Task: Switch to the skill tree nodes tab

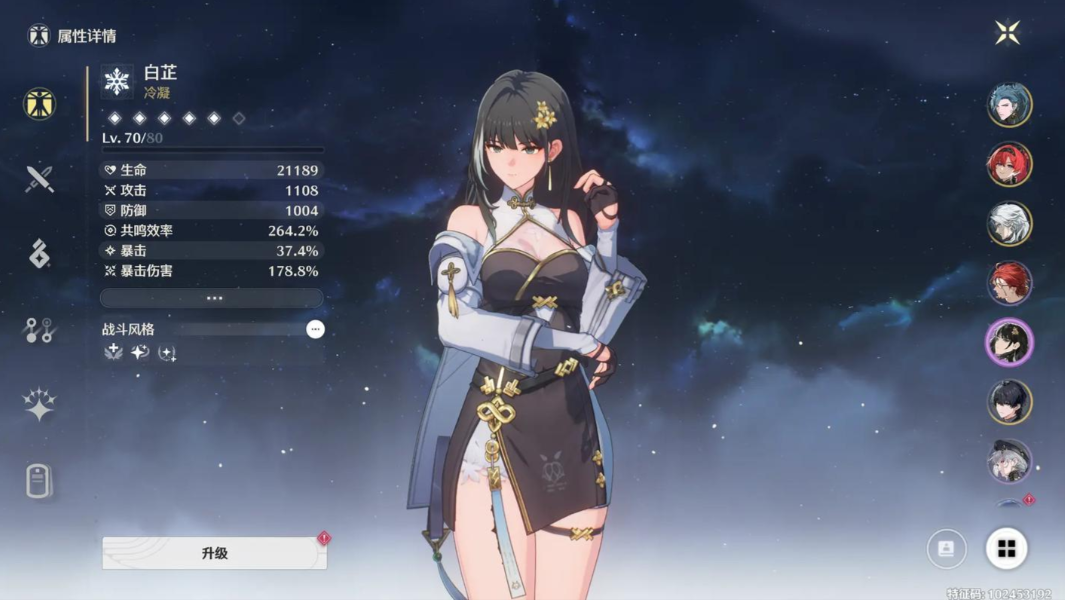Action: [39, 331]
